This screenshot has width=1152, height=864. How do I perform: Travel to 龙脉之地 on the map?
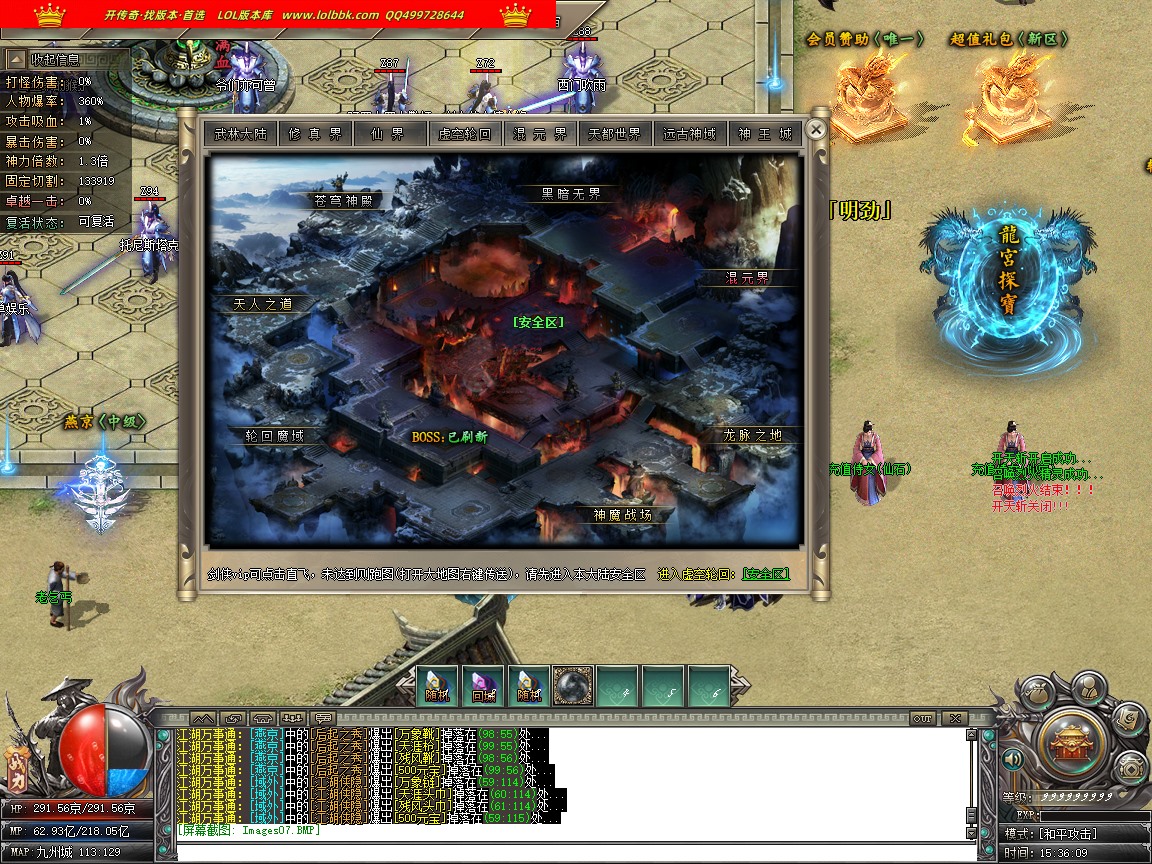point(754,435)
